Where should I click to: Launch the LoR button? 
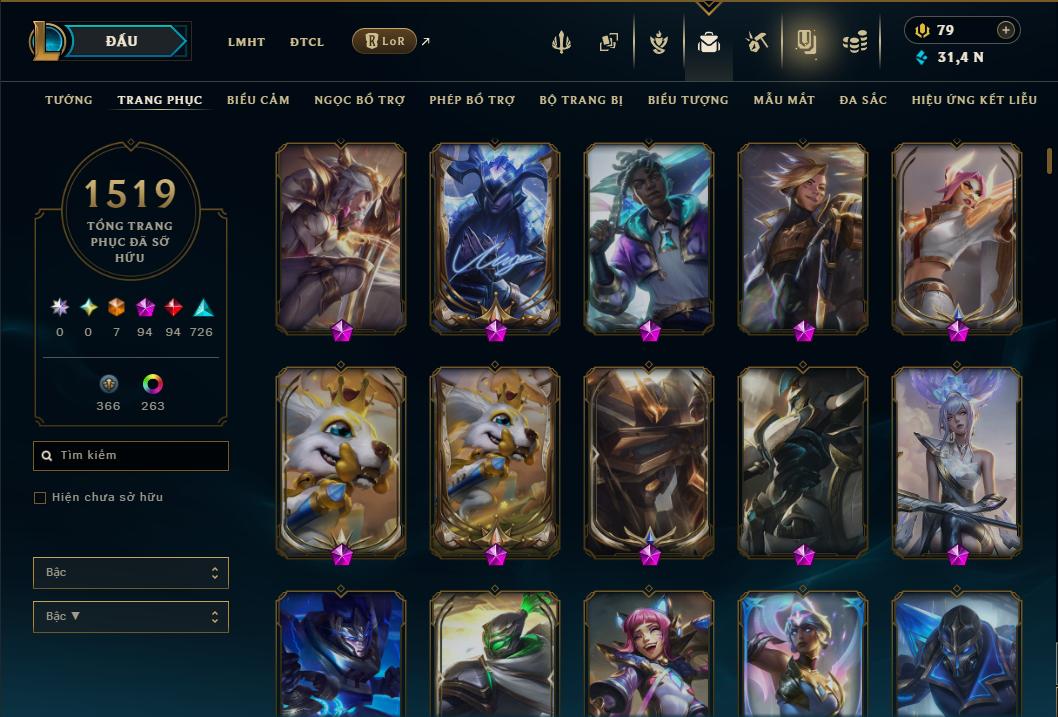(x=384, y=41)
